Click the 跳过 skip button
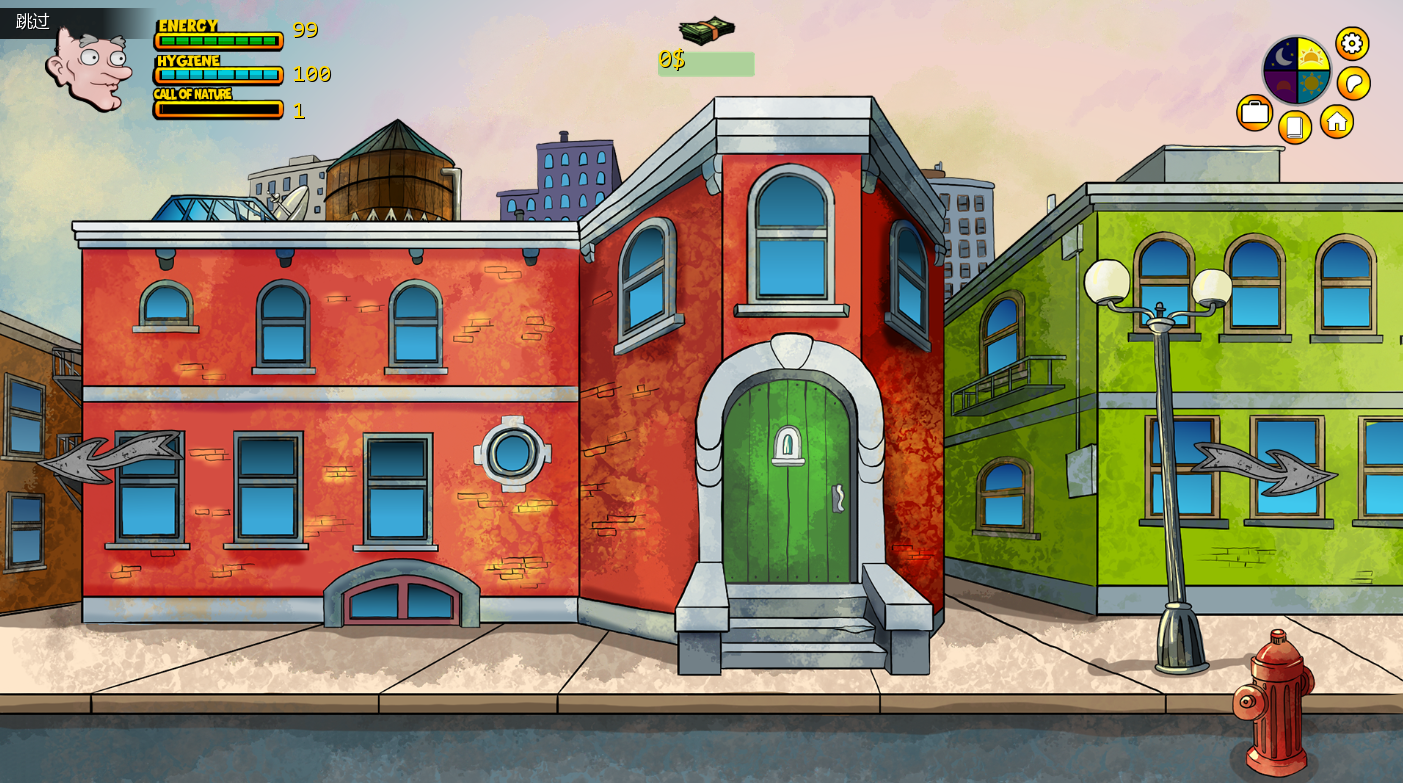 (33, 21)
